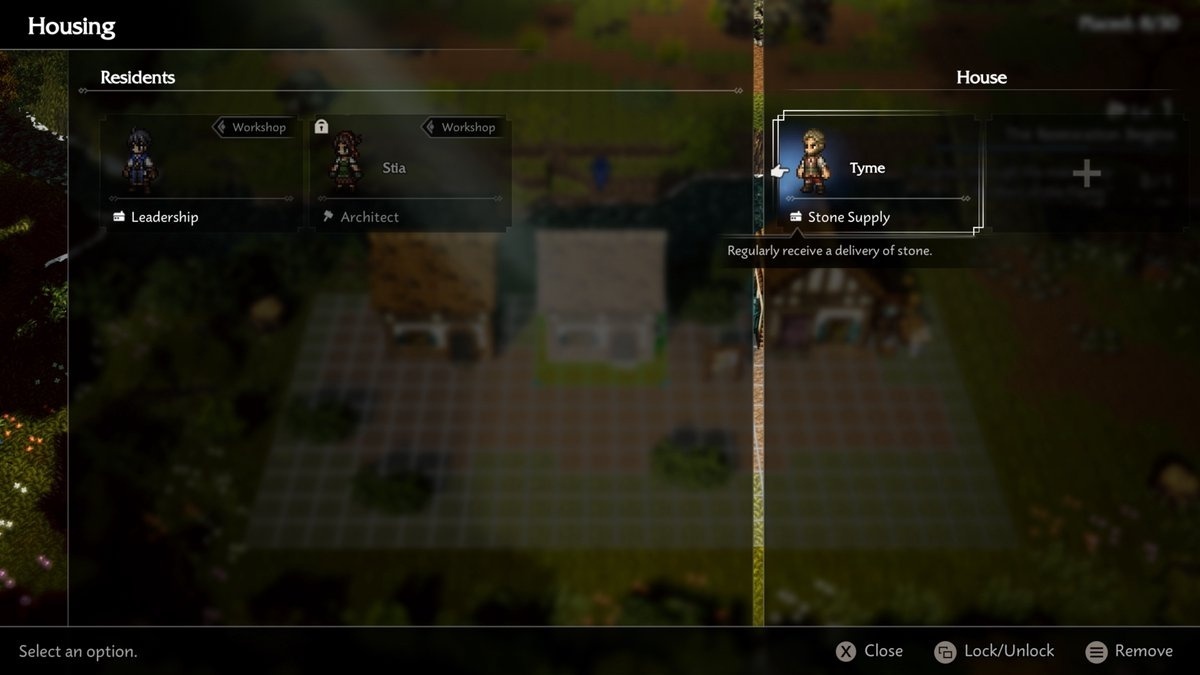This screenshot has height=675, width=1200.
Task: Toggle Lock/Unlock for the resident
Action: point(994,651)
